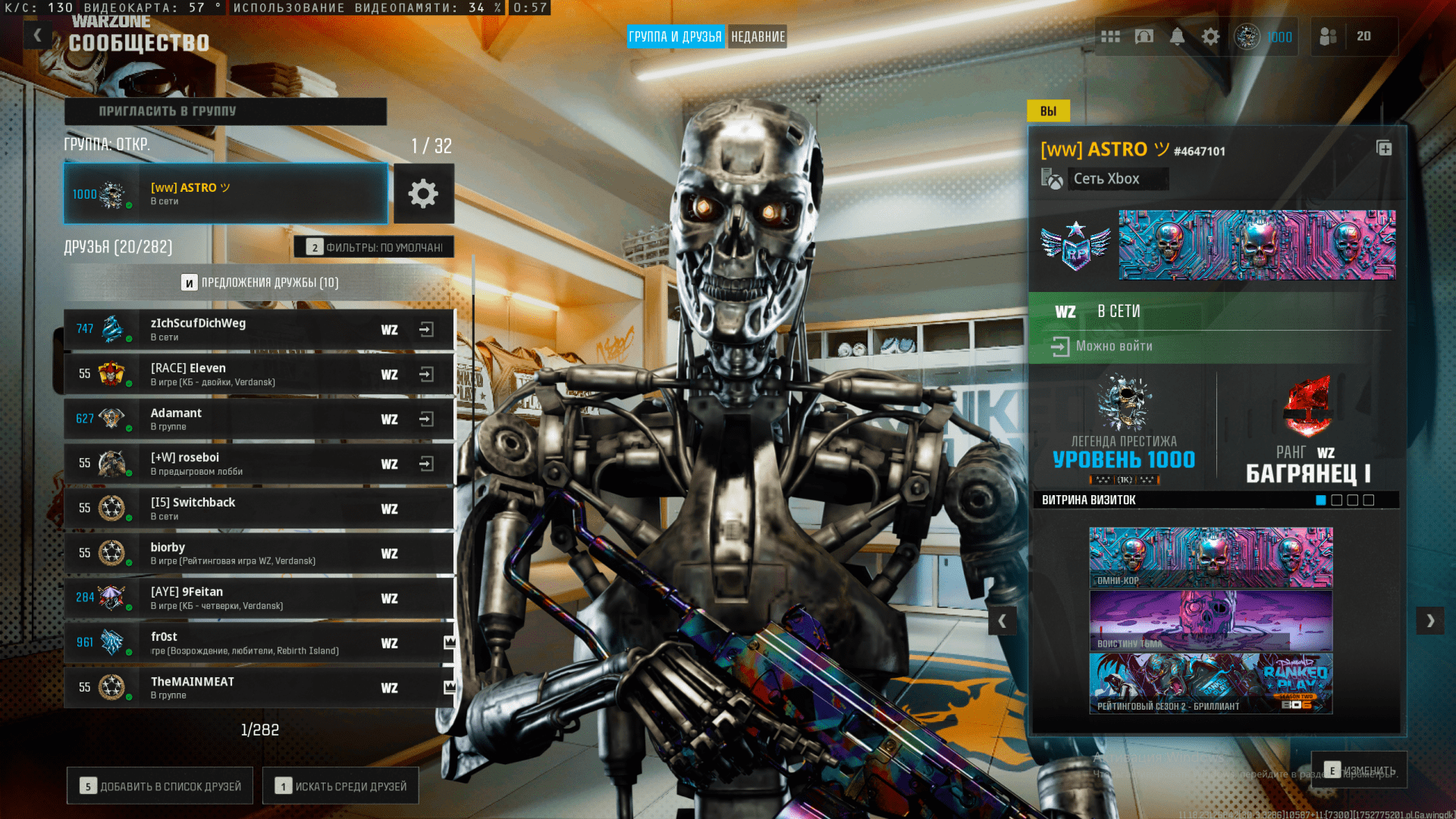Open the settings gear in top bar
Screen dimensions: 1456x819
coord(1211,36)
